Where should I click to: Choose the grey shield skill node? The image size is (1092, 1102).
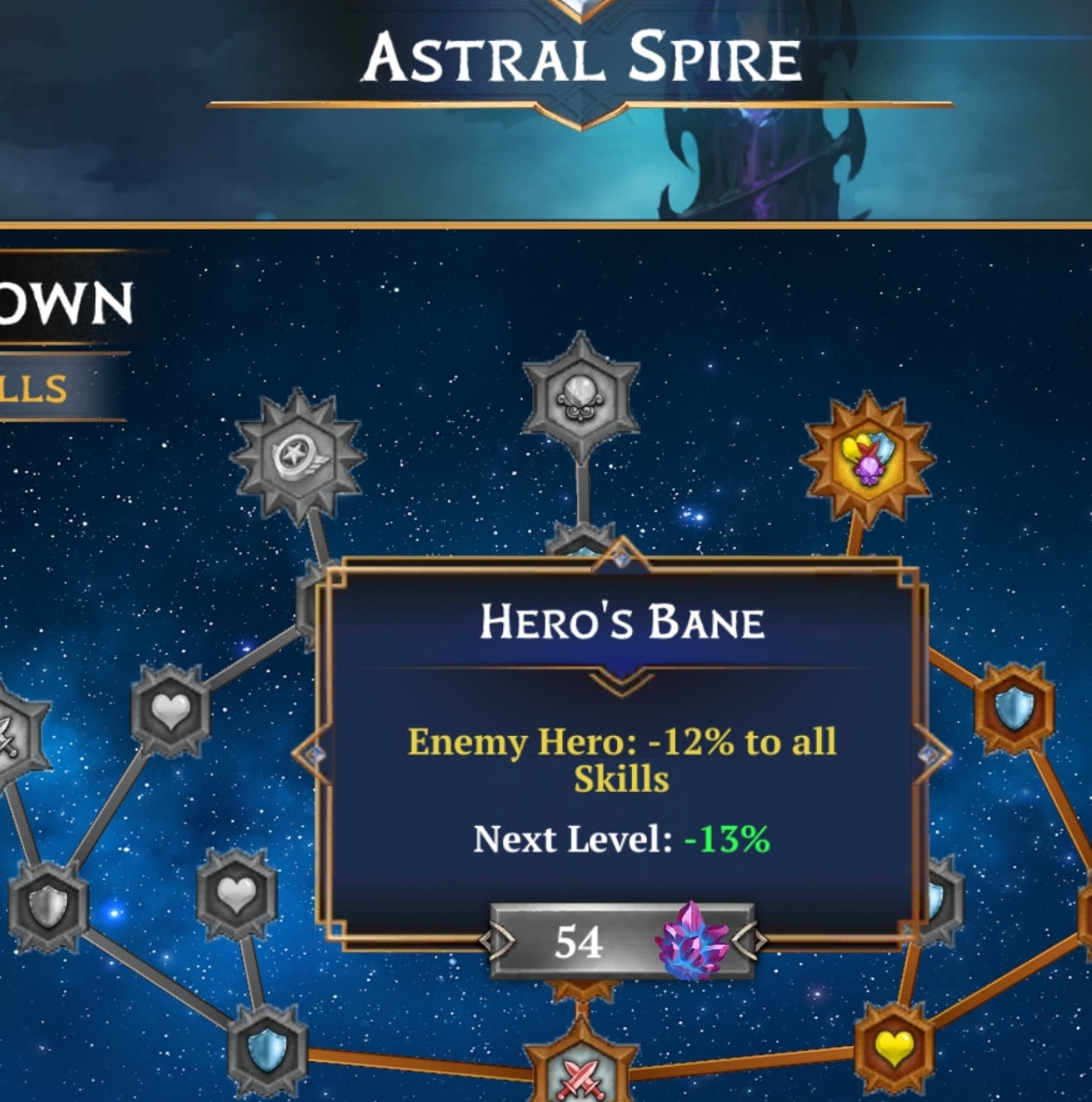point(48,906)
